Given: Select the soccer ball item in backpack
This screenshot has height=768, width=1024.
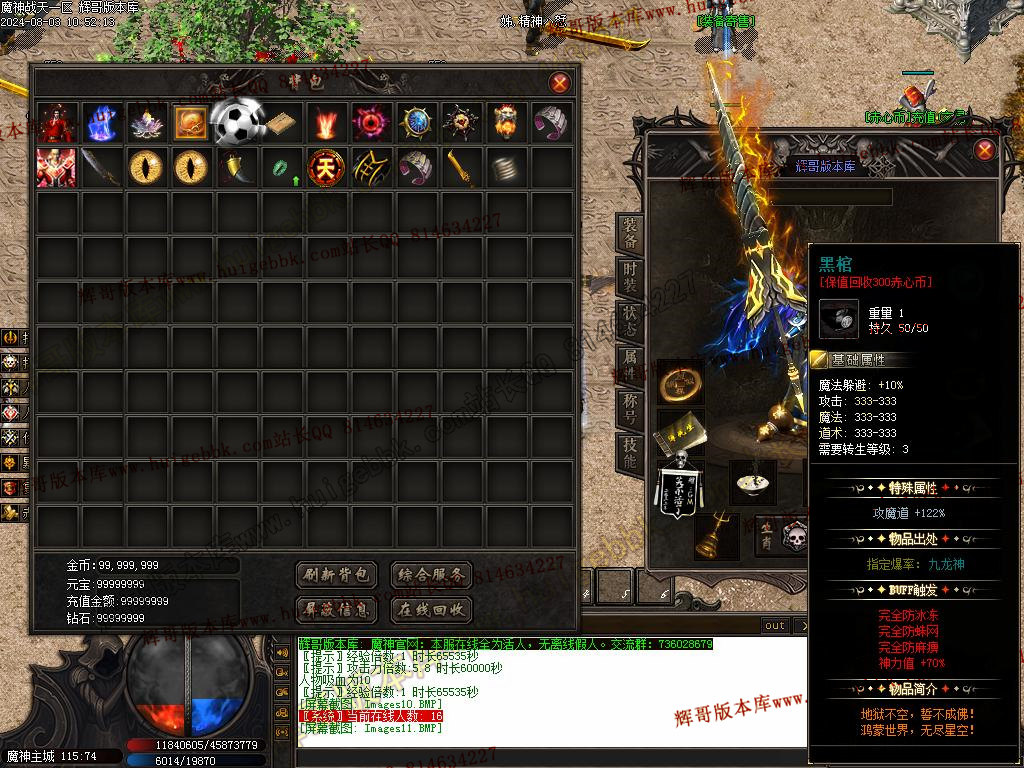Looking at the screenshot, I should [236, 122].
